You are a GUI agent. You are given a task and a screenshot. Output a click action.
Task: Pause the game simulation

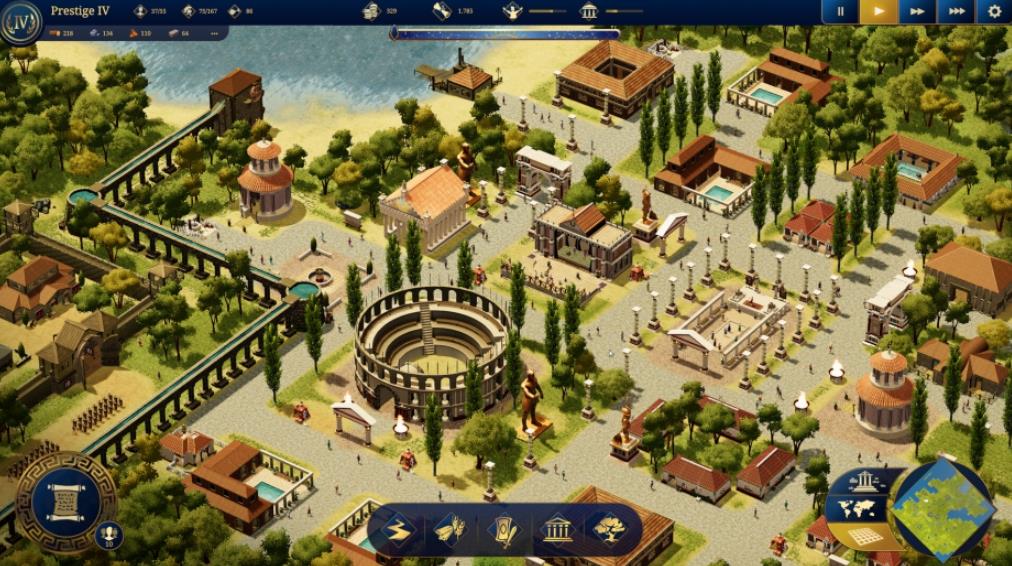coord(840,12)
